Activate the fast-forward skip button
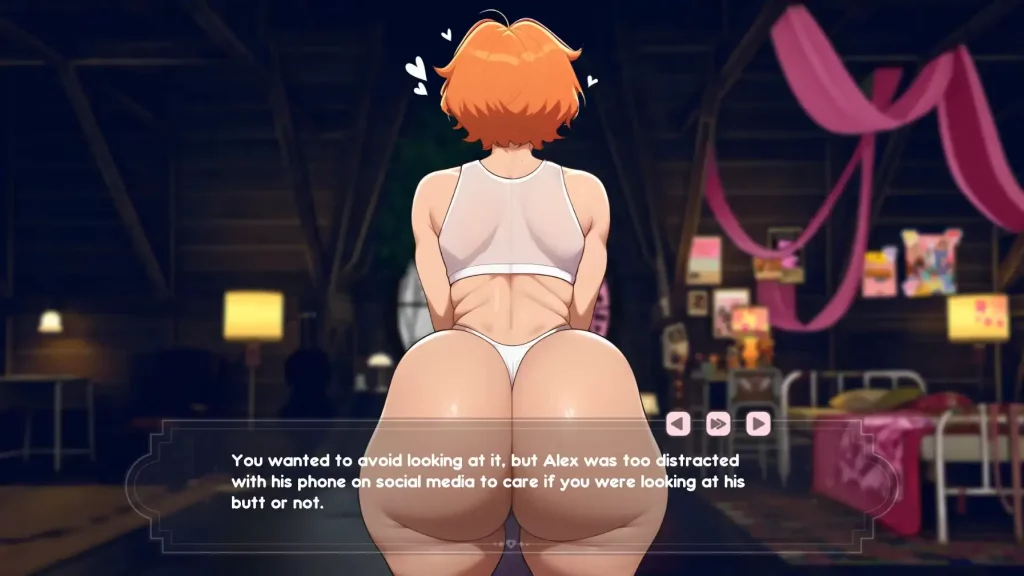Screen dimensions: 1024x576 (x=718, y=424)
